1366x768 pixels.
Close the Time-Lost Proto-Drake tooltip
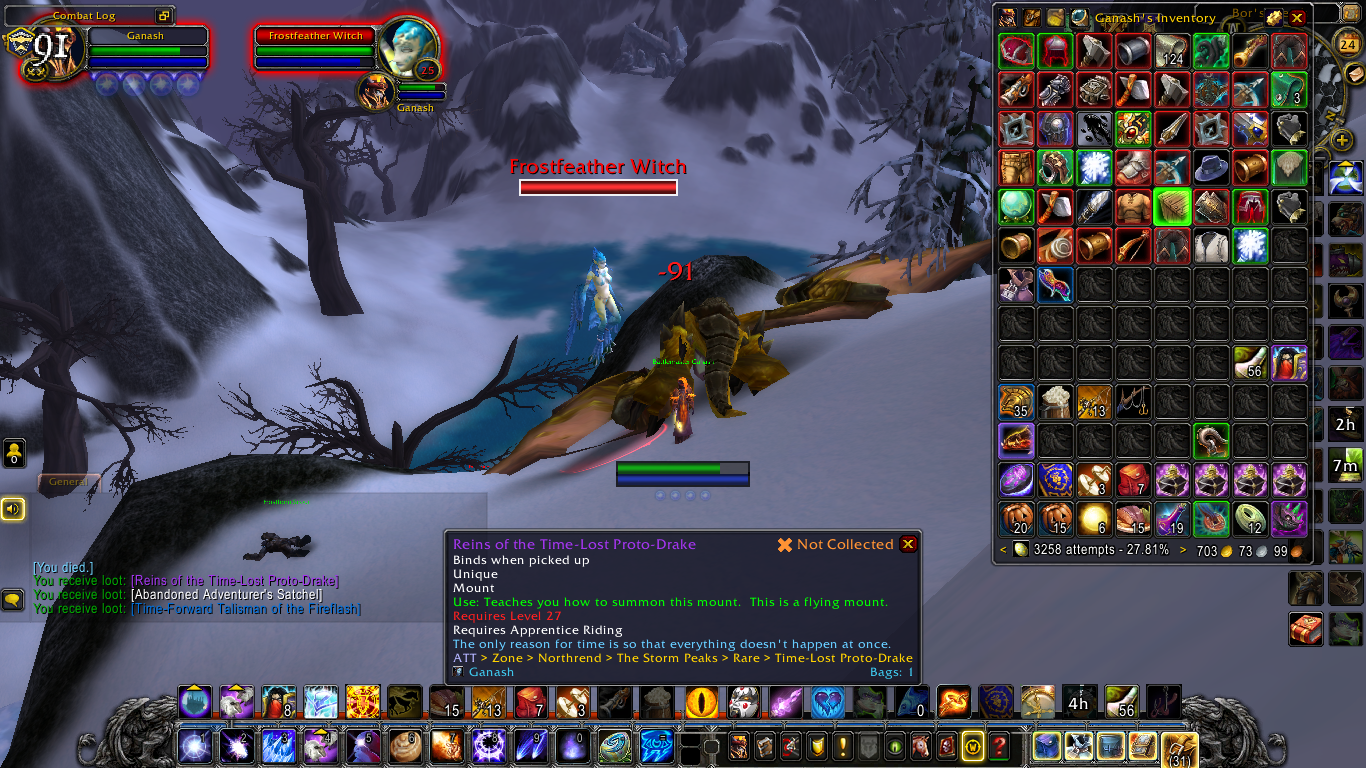click(907, 544)
